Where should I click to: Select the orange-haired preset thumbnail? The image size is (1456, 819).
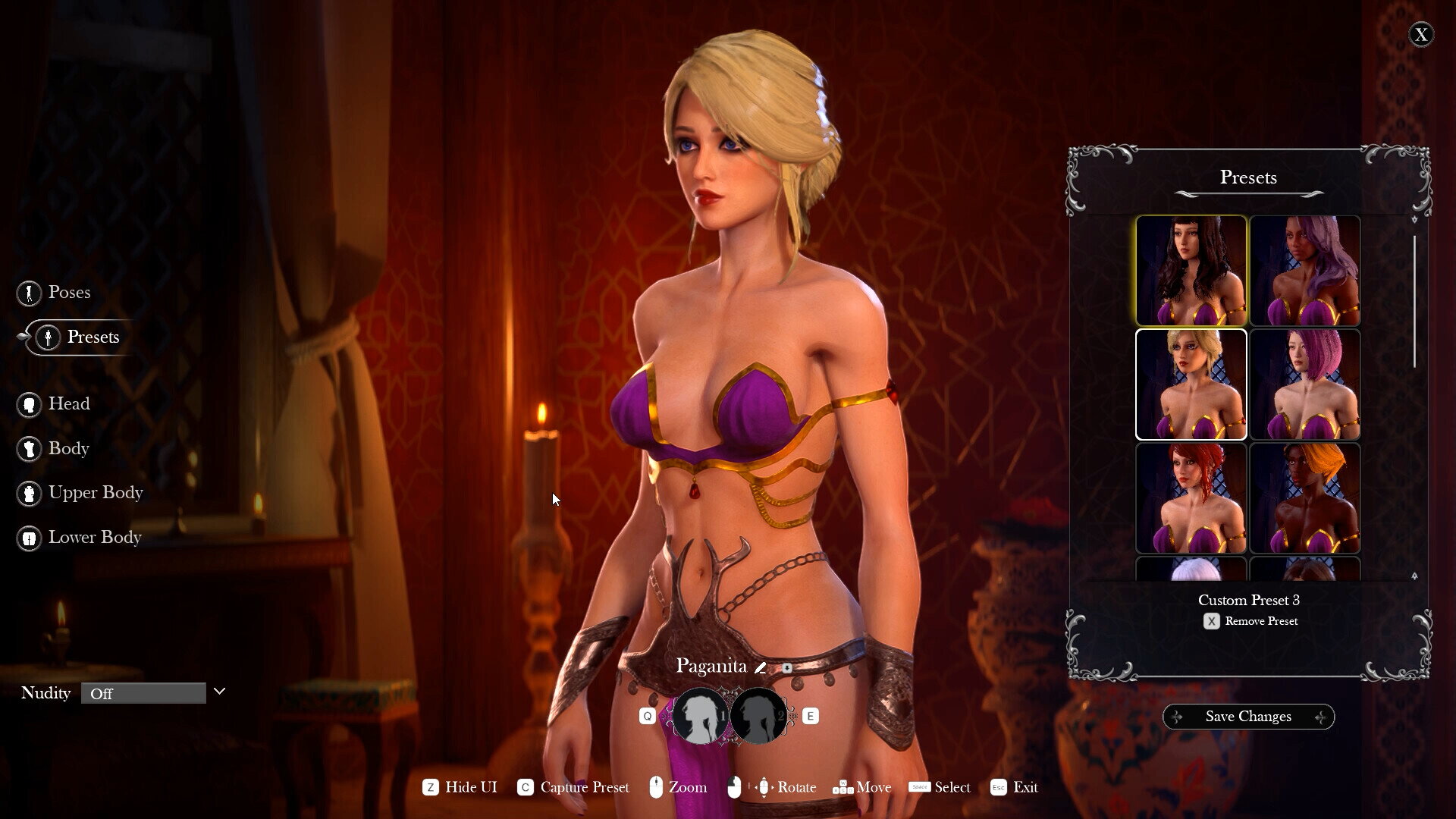coord(1304,498)
